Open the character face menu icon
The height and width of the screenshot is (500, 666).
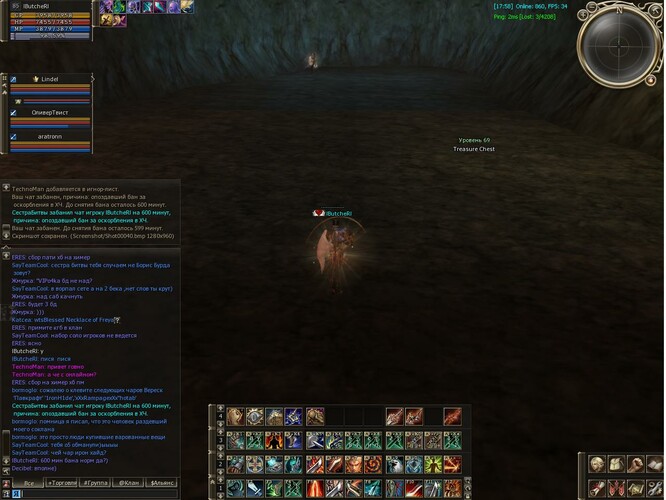597,464
